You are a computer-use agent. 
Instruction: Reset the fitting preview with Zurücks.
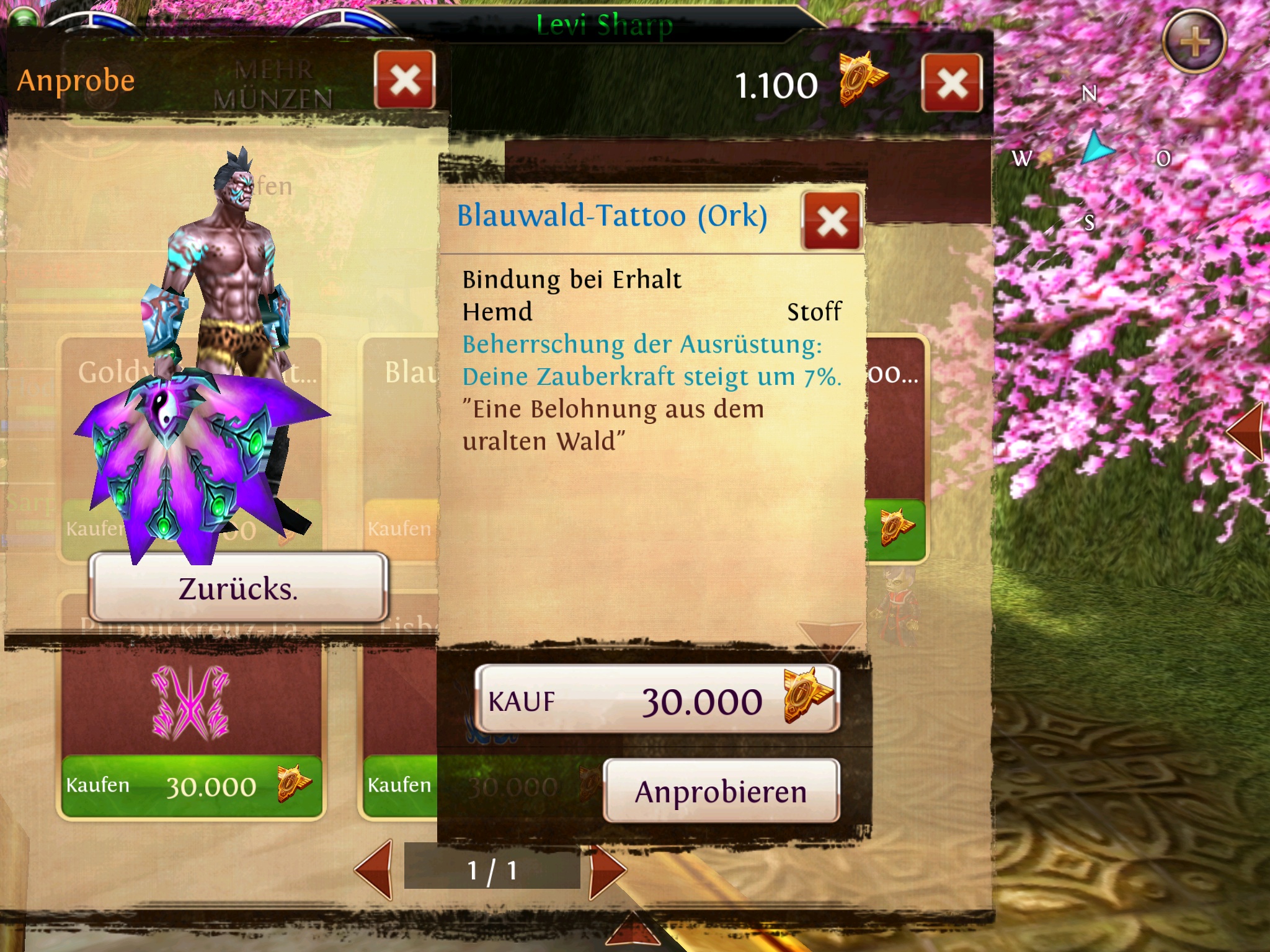239,588
